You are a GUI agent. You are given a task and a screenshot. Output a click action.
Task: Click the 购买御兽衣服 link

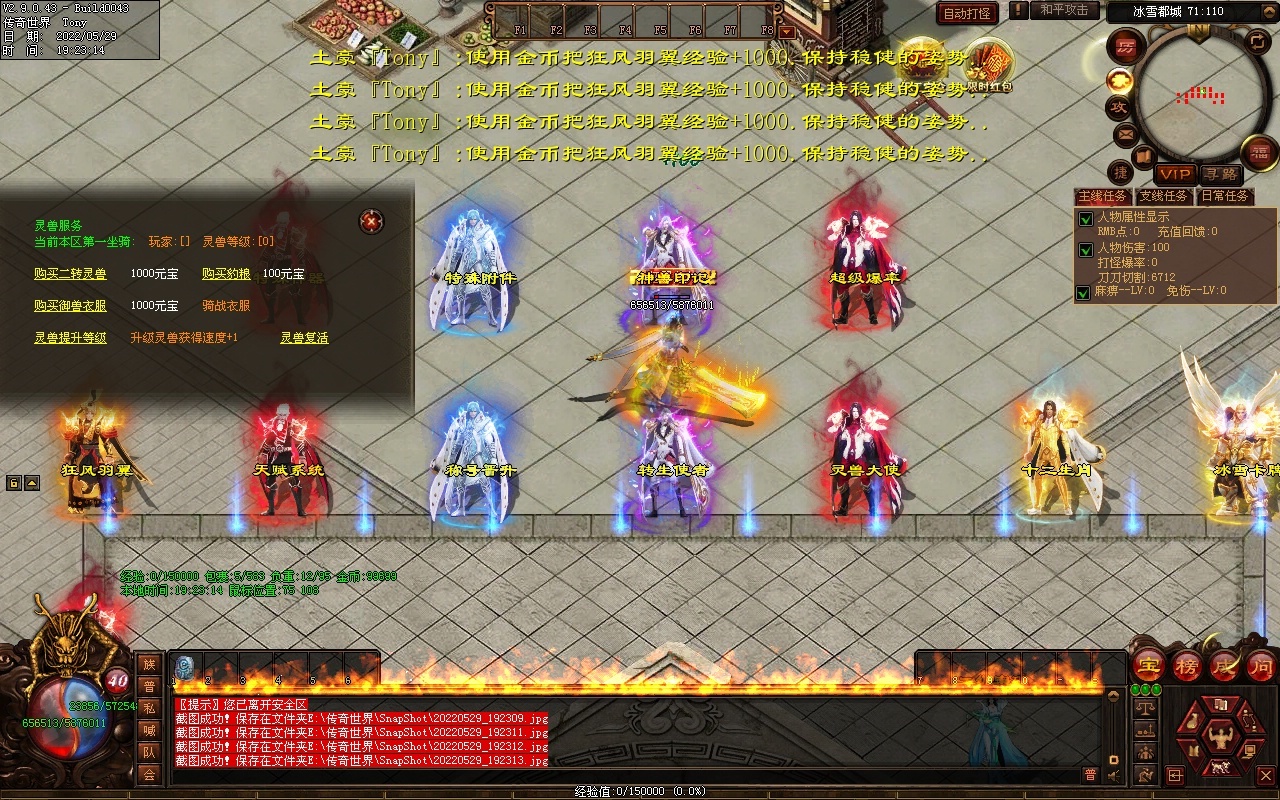[70, 305]
